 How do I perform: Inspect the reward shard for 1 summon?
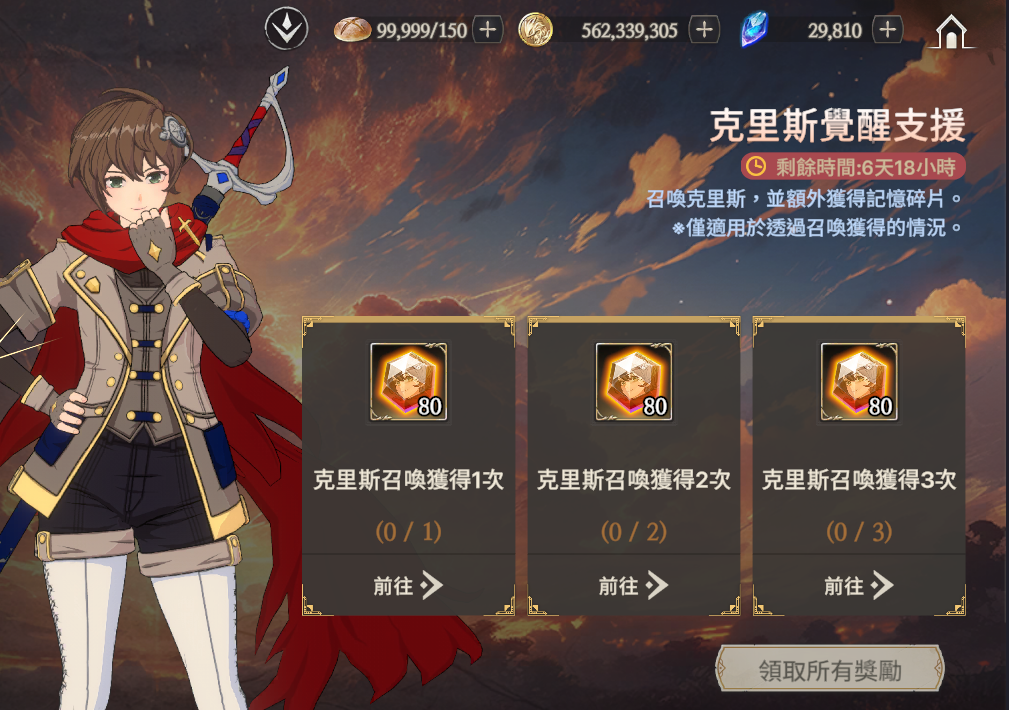pos(408,381)
